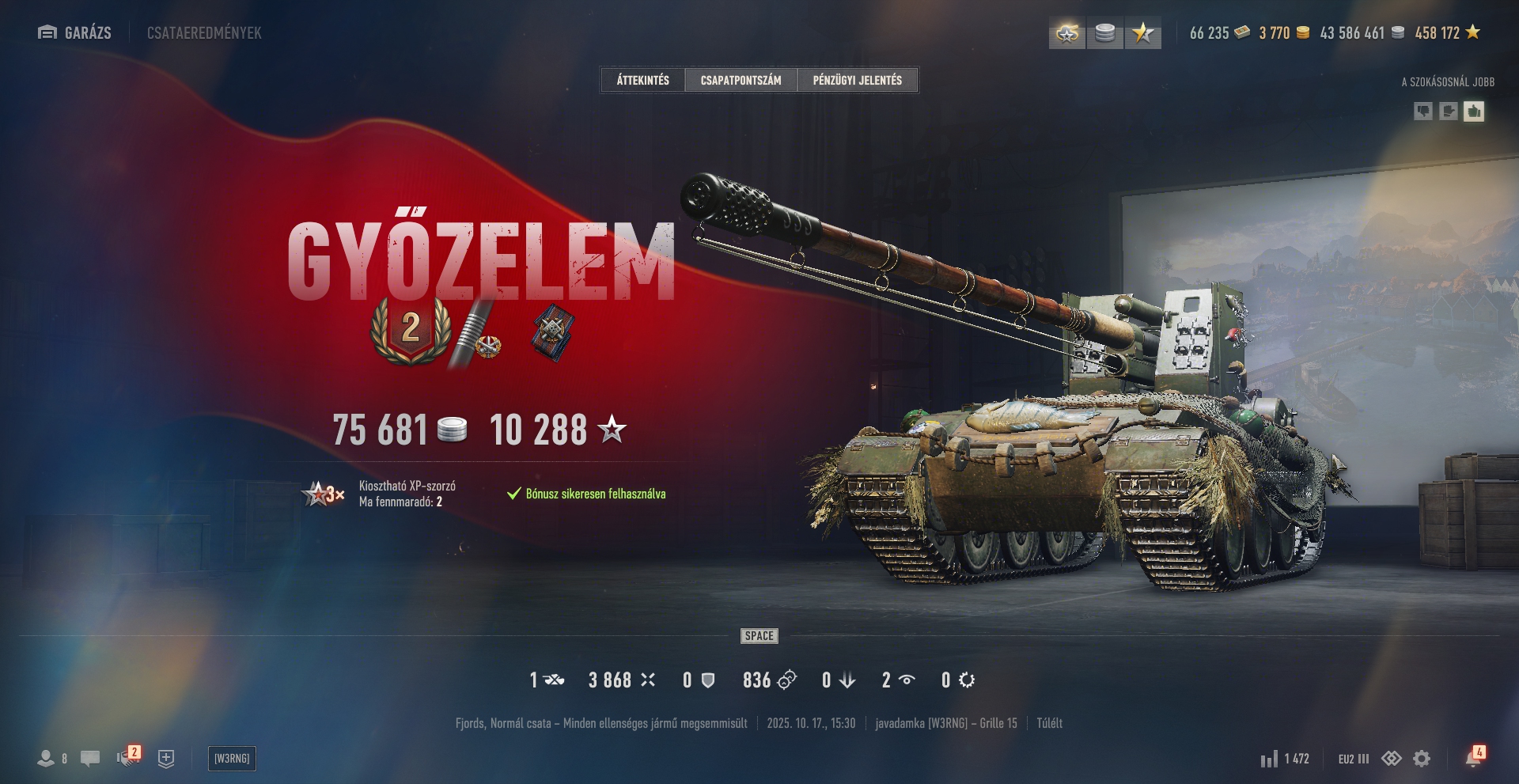View the class 2 mastery badge
The width and height of the screenshot is (1519, 784).
click(411, 329)
